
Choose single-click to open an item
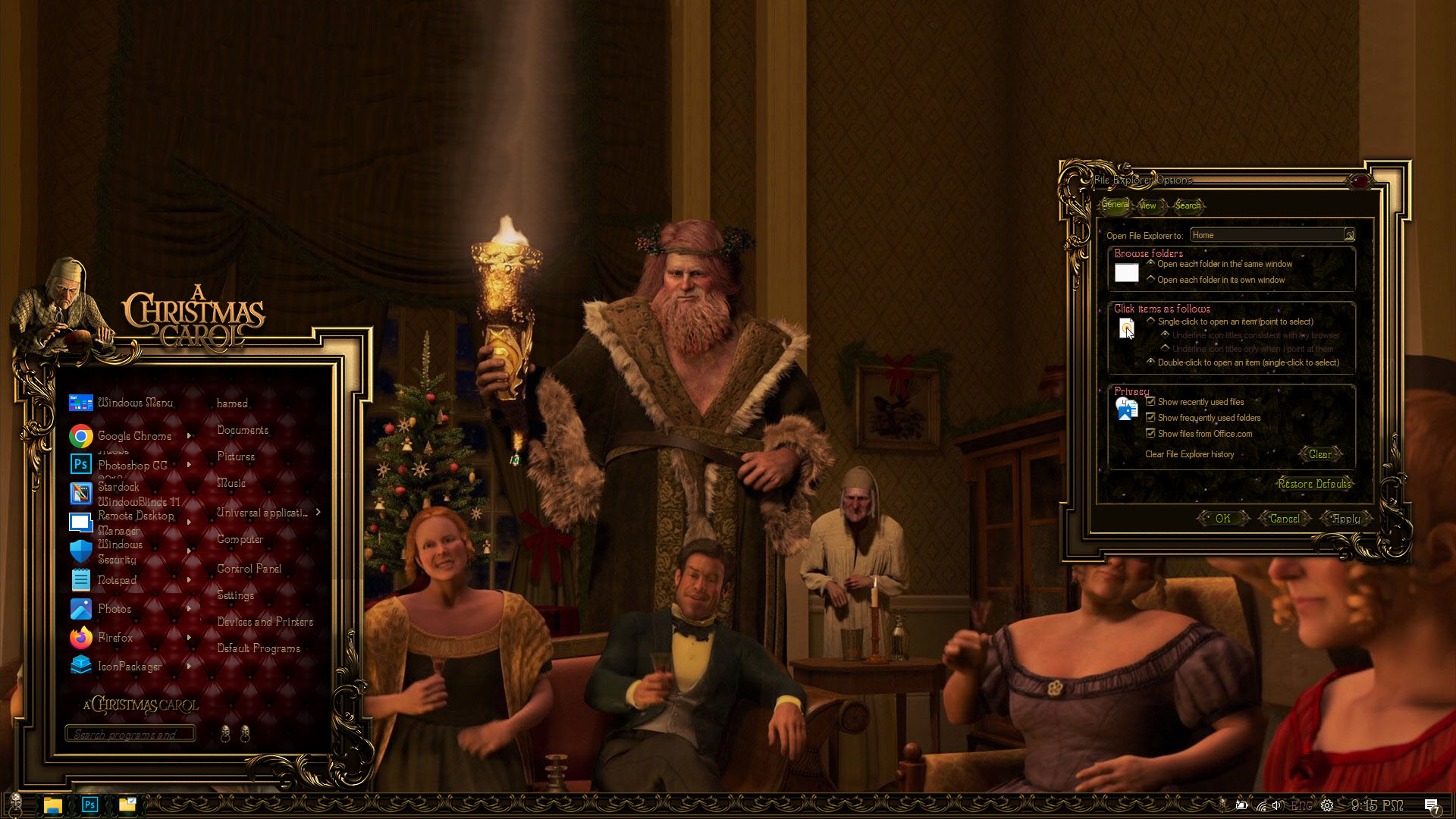1151,322
